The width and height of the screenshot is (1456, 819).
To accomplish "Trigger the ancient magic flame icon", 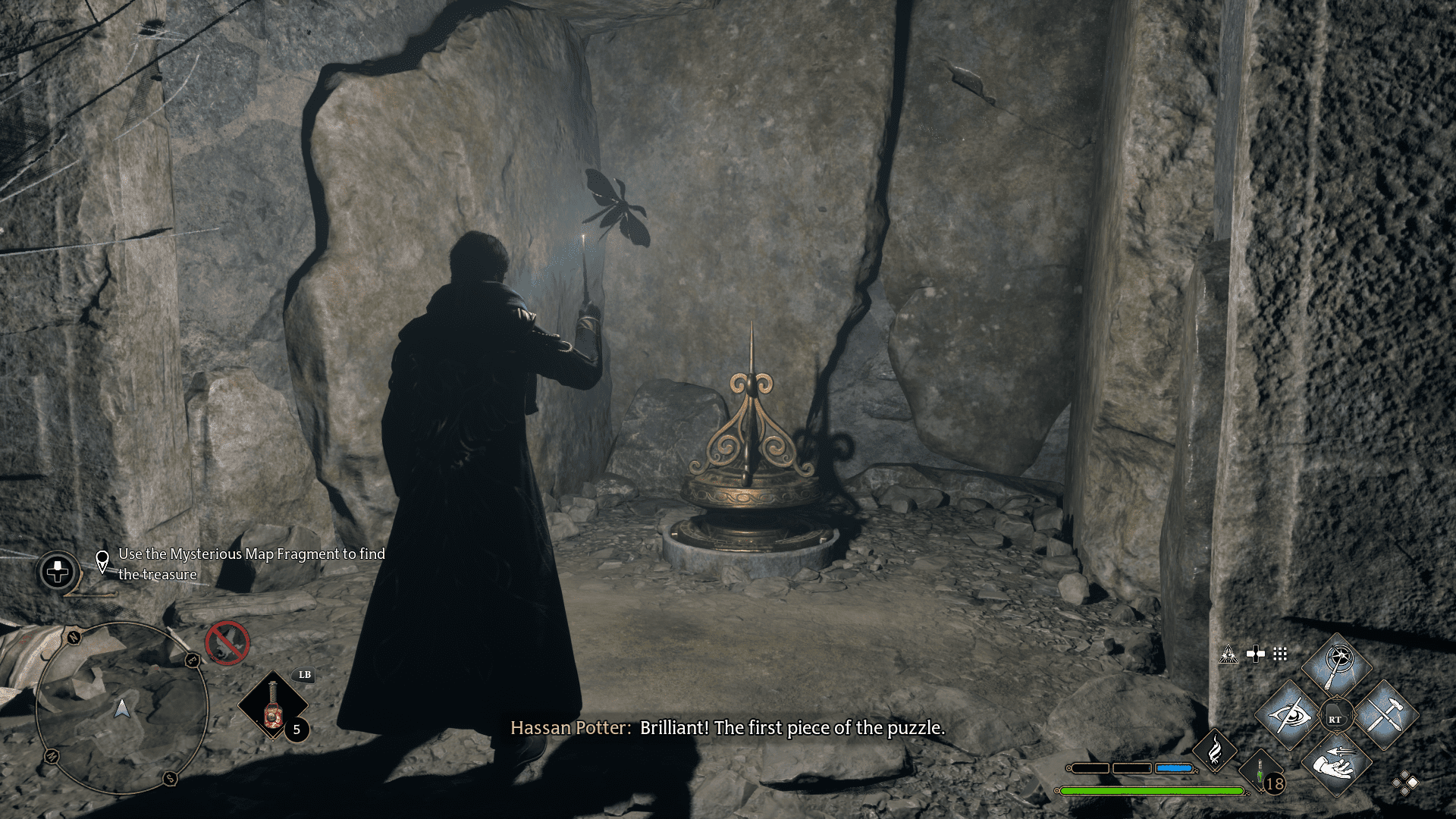I will [x=1215, y=750].
